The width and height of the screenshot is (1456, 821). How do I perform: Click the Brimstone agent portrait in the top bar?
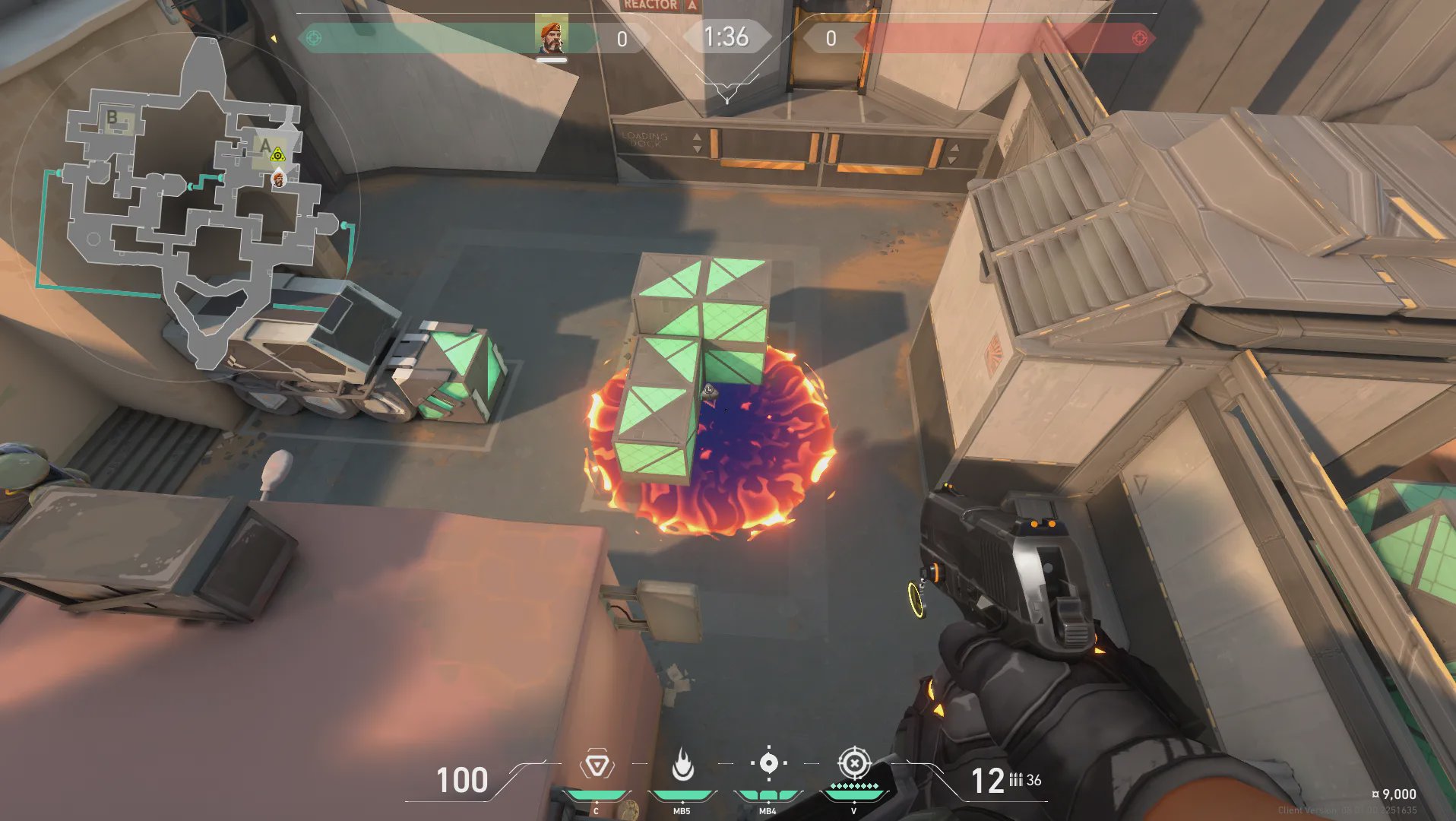click(x=551, y=36)
